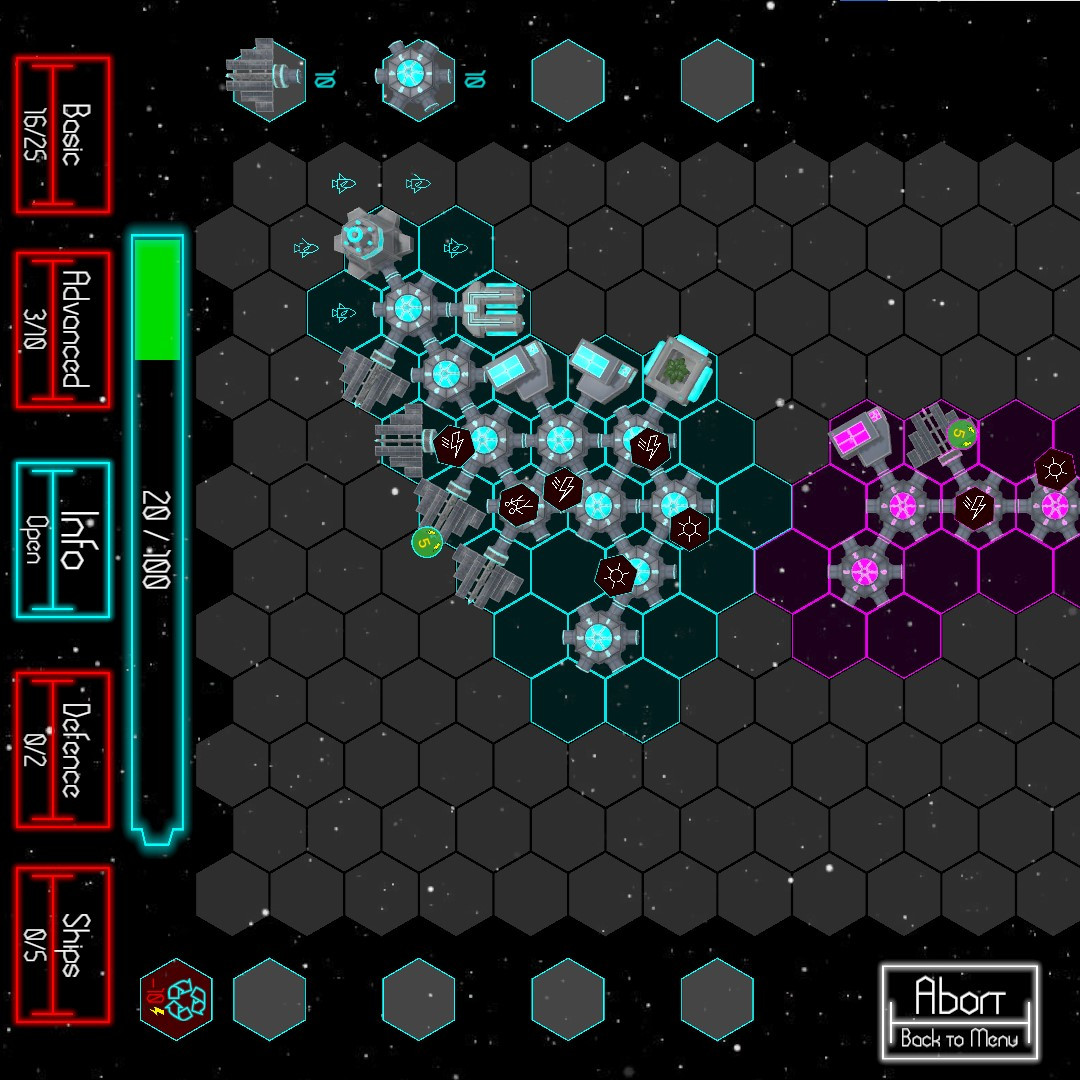This screenshot has width=1080, height=1080.
Task: Activate the red recycle icon
Action: [x=176, y=998]
